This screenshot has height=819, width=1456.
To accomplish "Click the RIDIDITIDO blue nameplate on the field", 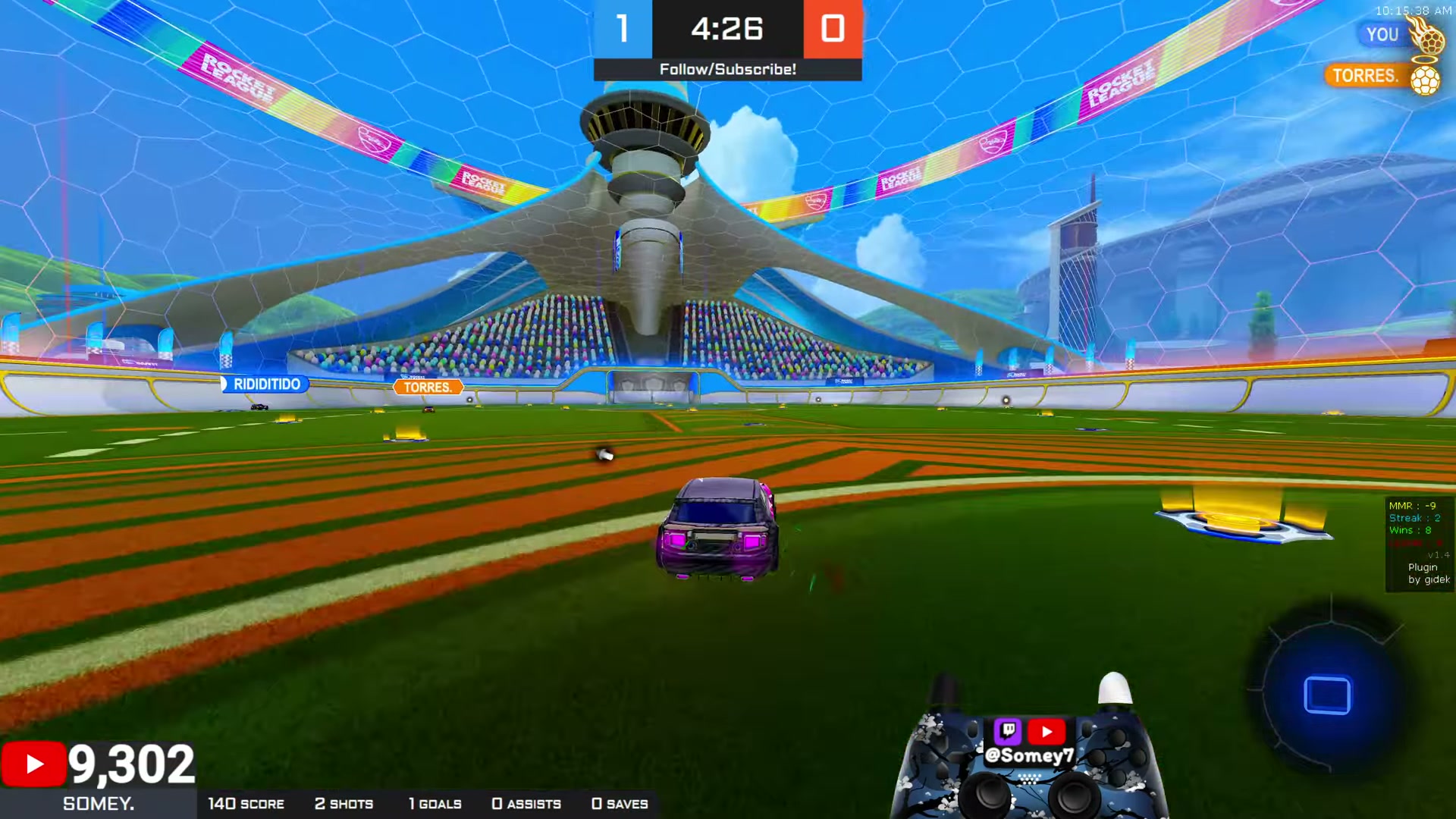I will pyautogui.click(x=267, y=384).
